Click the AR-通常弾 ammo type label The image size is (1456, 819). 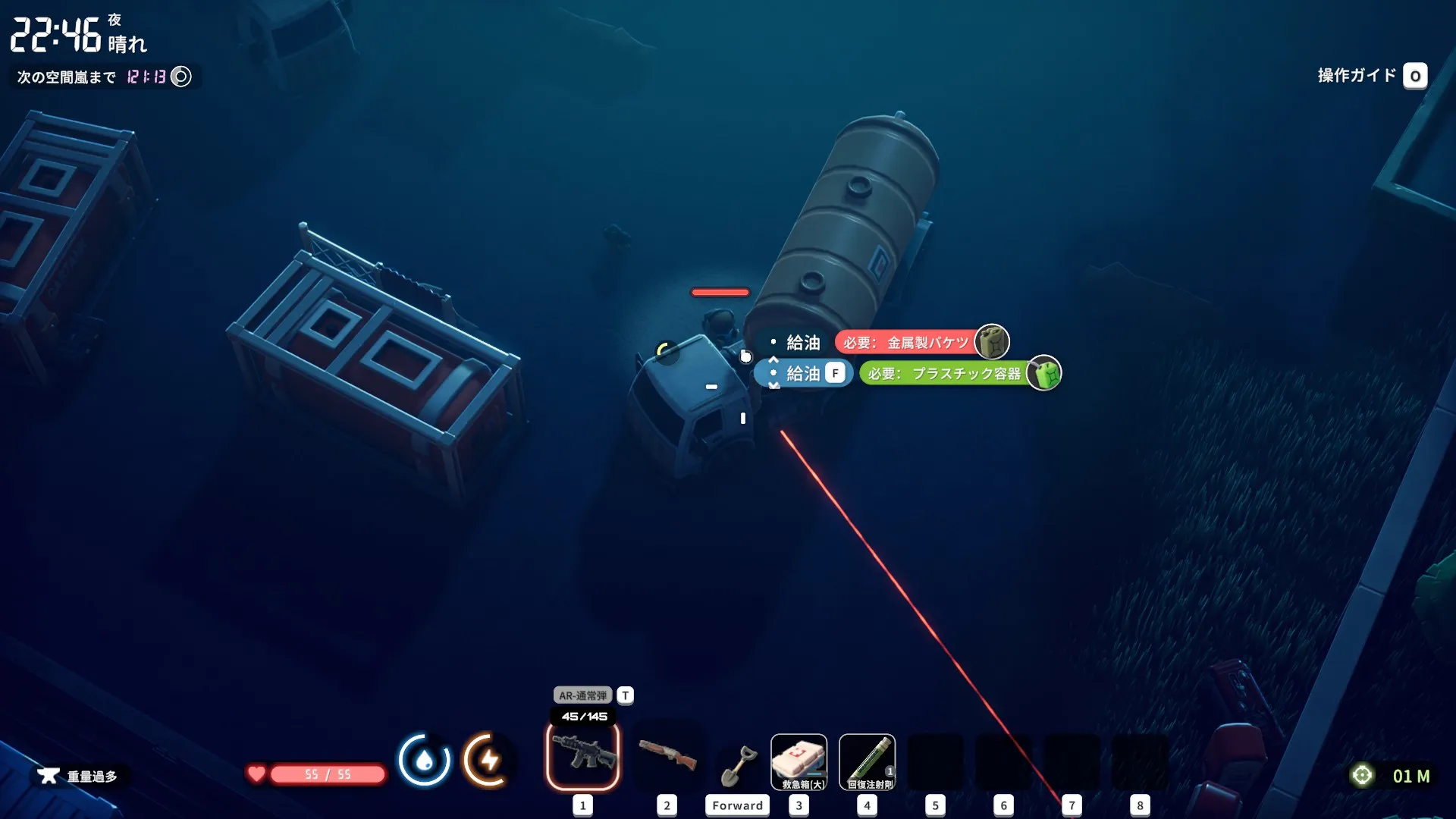(582, 695)
